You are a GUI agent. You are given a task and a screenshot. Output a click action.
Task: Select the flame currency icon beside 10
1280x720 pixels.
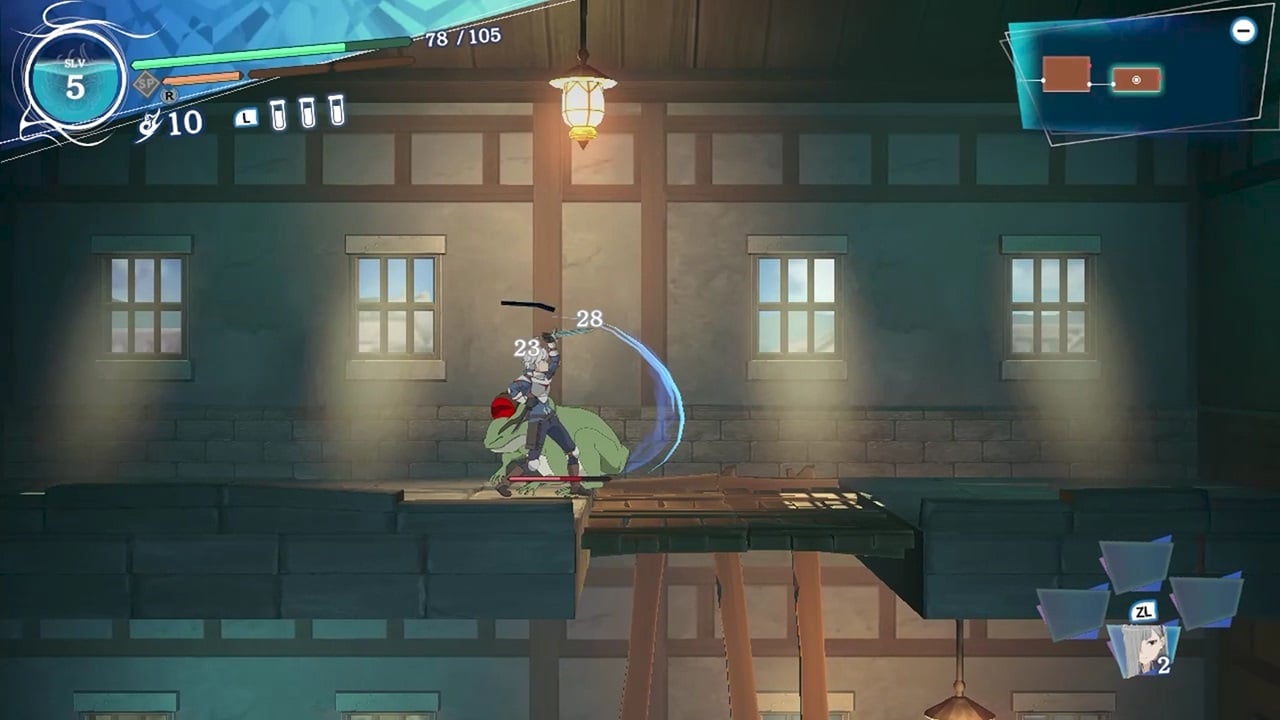pyautogui.click(x=150, y=124)
